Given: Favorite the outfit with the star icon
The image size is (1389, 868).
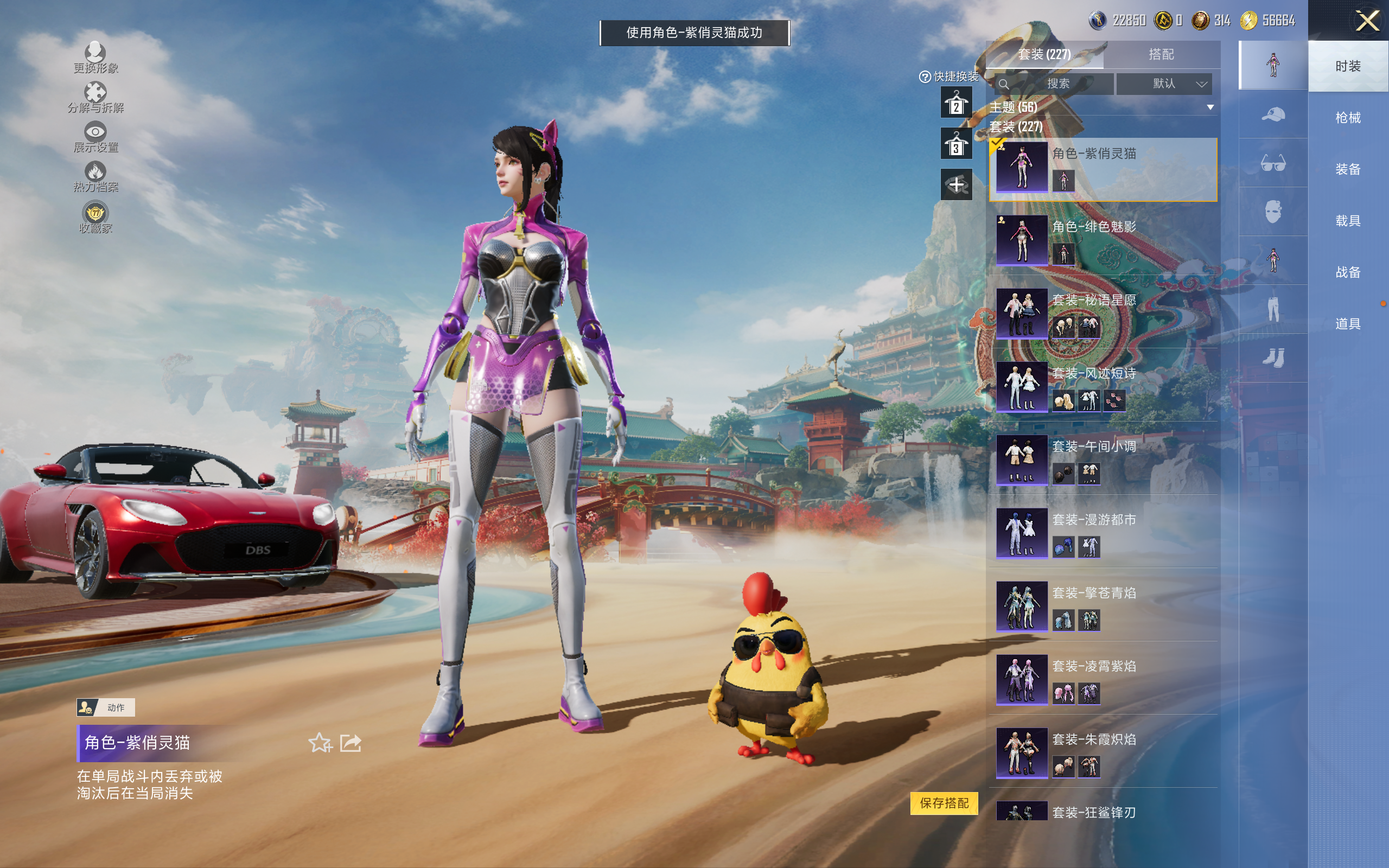Looking at the screenshot, I should [320, 743].
